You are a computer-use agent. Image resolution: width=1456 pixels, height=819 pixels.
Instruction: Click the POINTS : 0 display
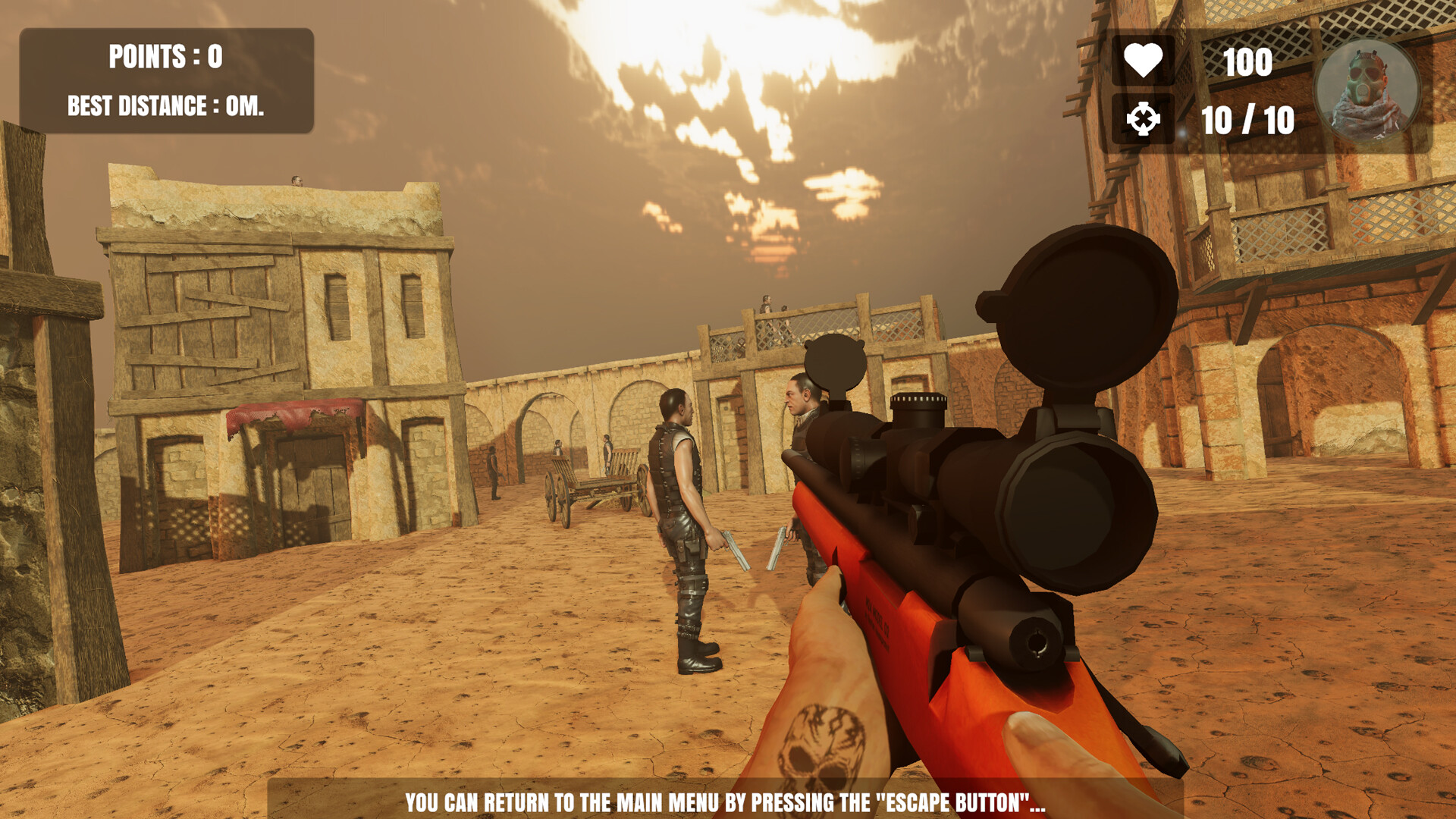tap(167, 56)
